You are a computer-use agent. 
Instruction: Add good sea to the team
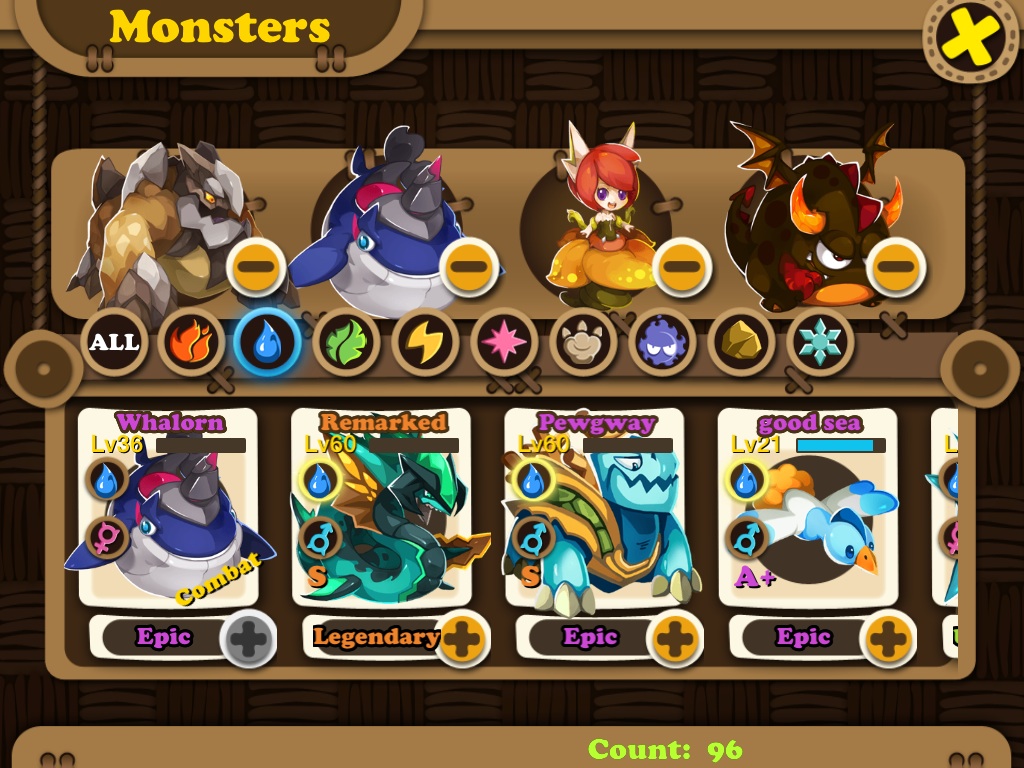[x=888, y=637]
